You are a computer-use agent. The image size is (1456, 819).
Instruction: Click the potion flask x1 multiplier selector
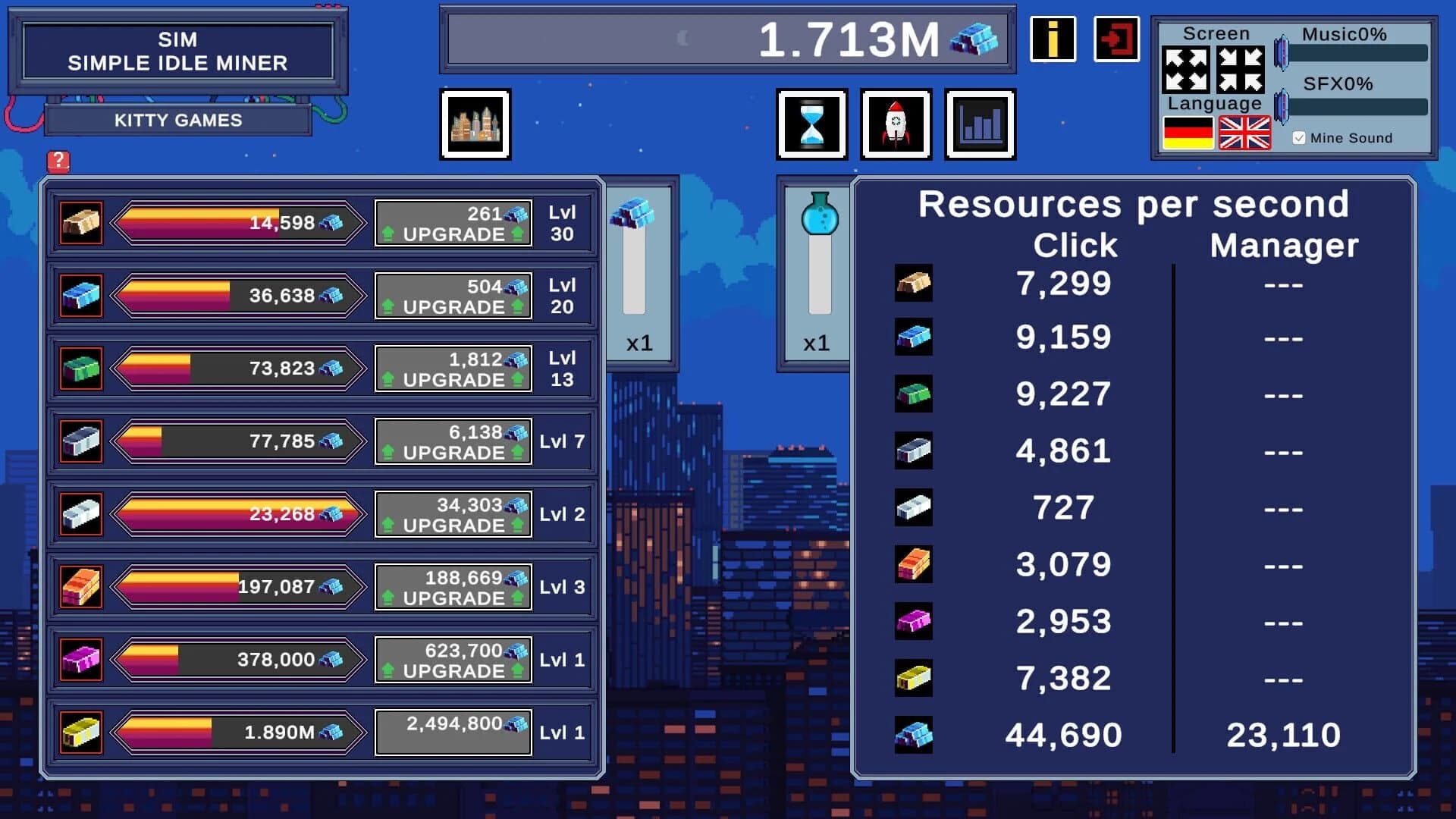point(817,343)
